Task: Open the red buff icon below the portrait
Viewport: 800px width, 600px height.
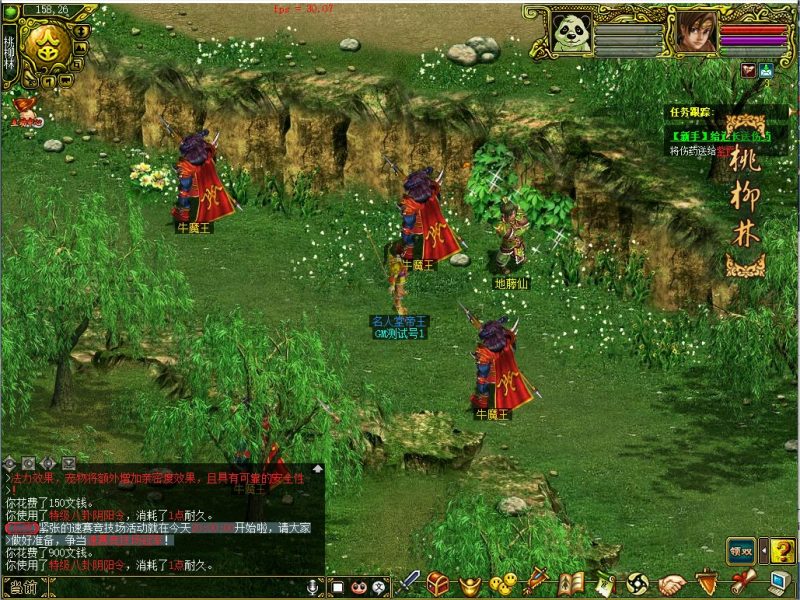Action: [x=748, y=70]
